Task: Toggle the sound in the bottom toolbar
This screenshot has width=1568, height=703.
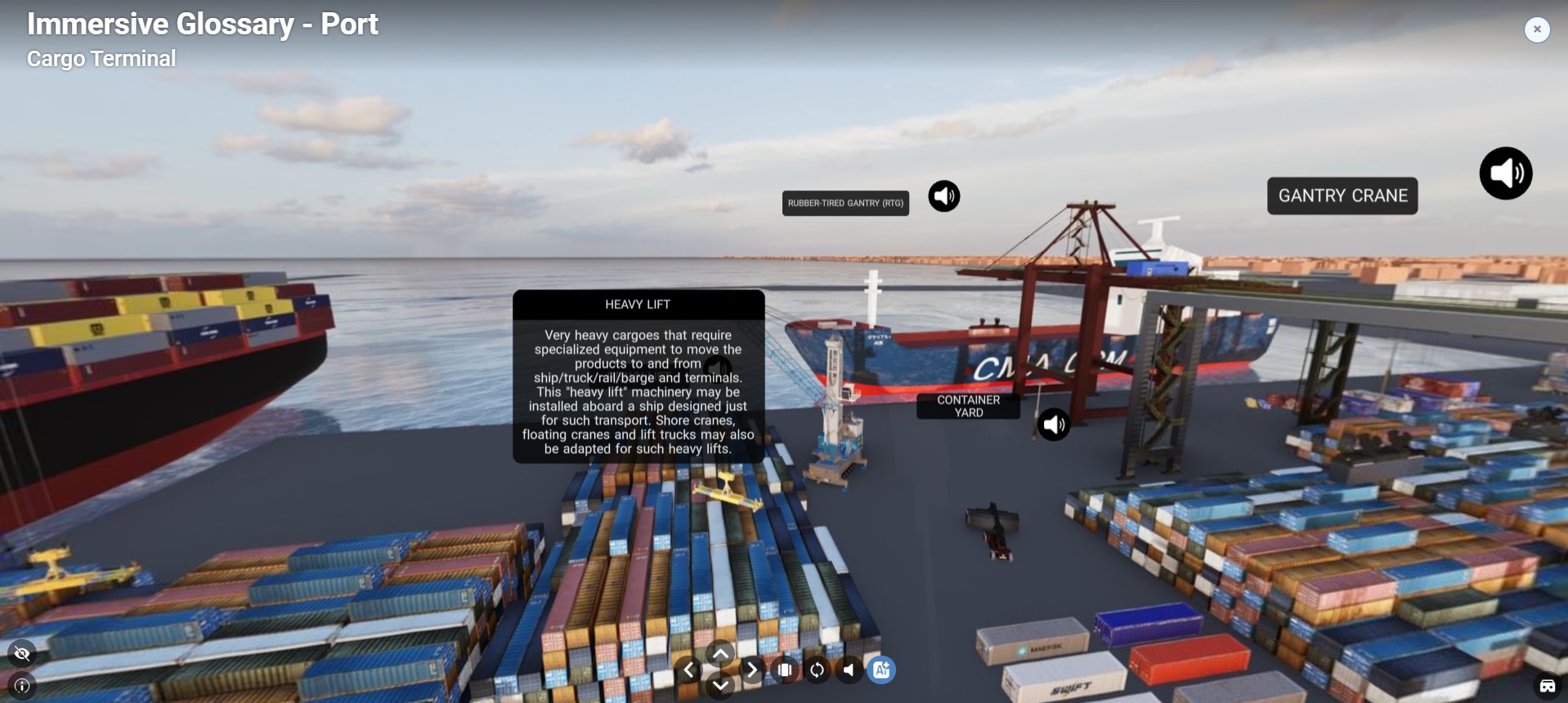Action: [849, 670]
